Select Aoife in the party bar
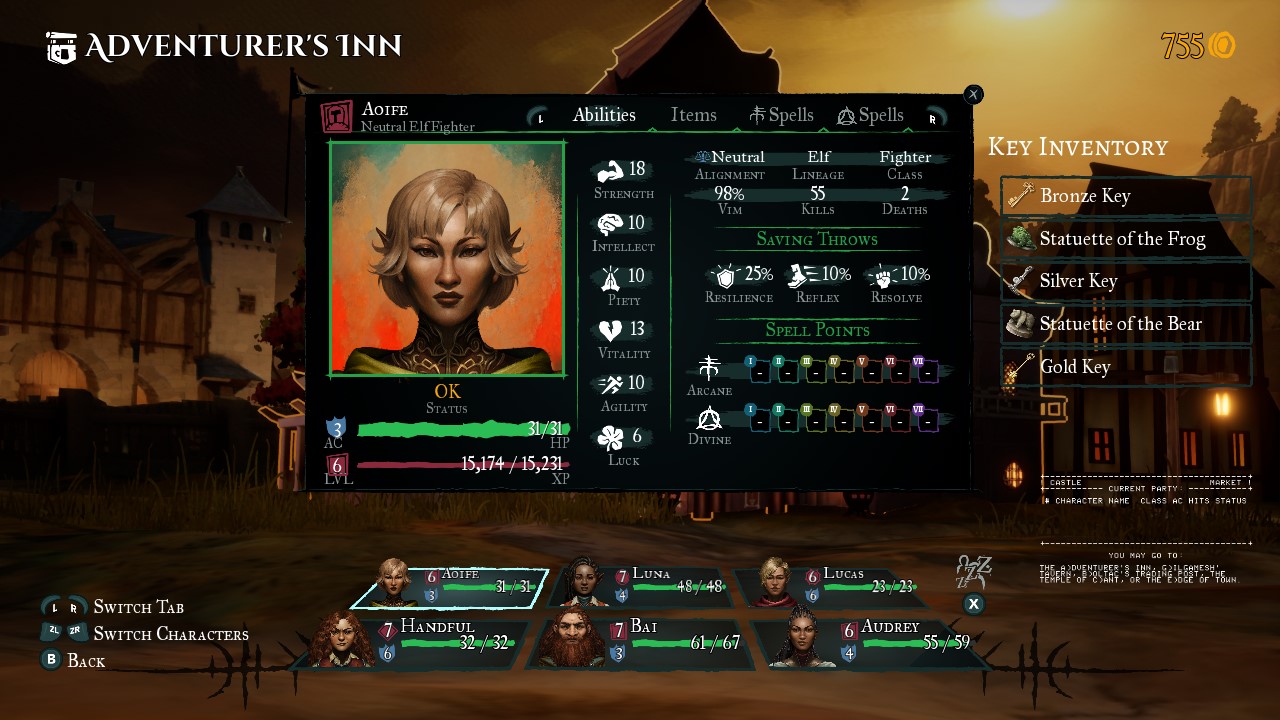The width and height of the screenshot is (1280, 720). click(x=450, y=587)
